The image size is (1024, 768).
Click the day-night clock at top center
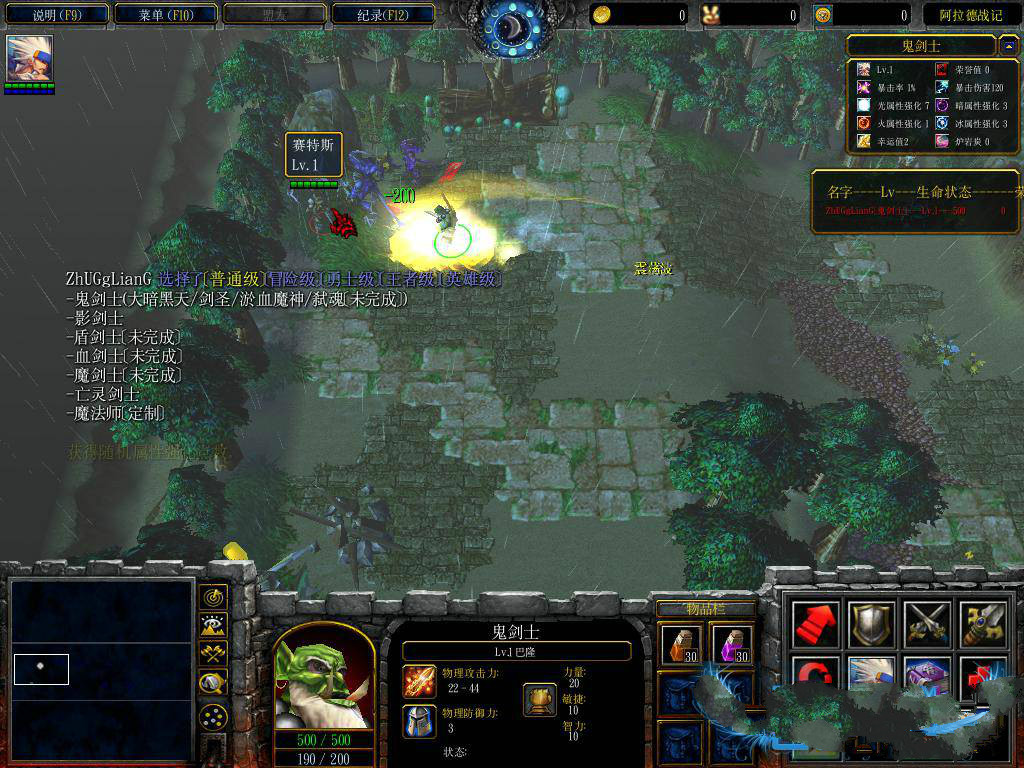click(511, 26)
